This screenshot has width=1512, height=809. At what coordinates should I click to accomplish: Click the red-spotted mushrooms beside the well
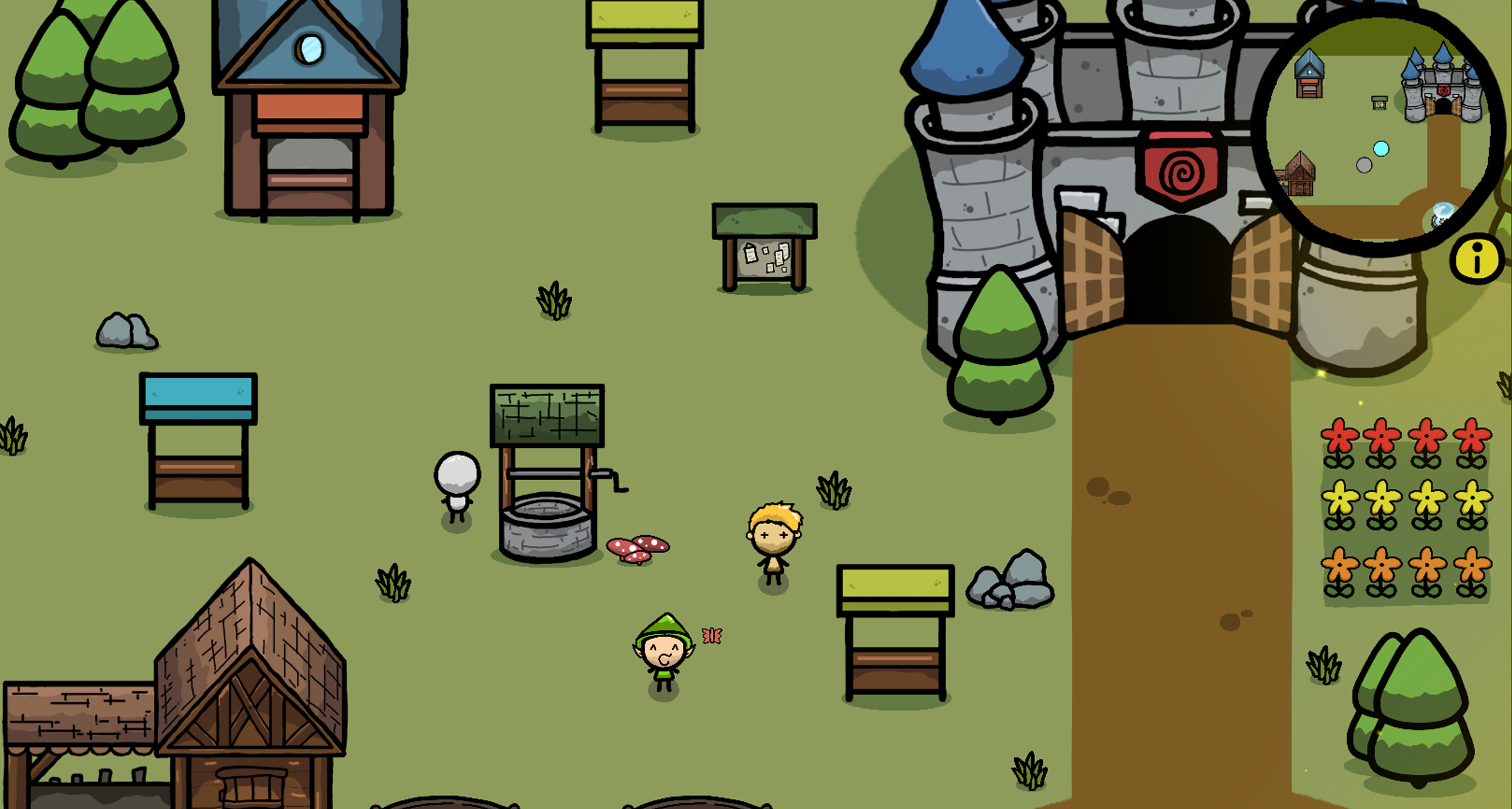(x=638, y=549)
